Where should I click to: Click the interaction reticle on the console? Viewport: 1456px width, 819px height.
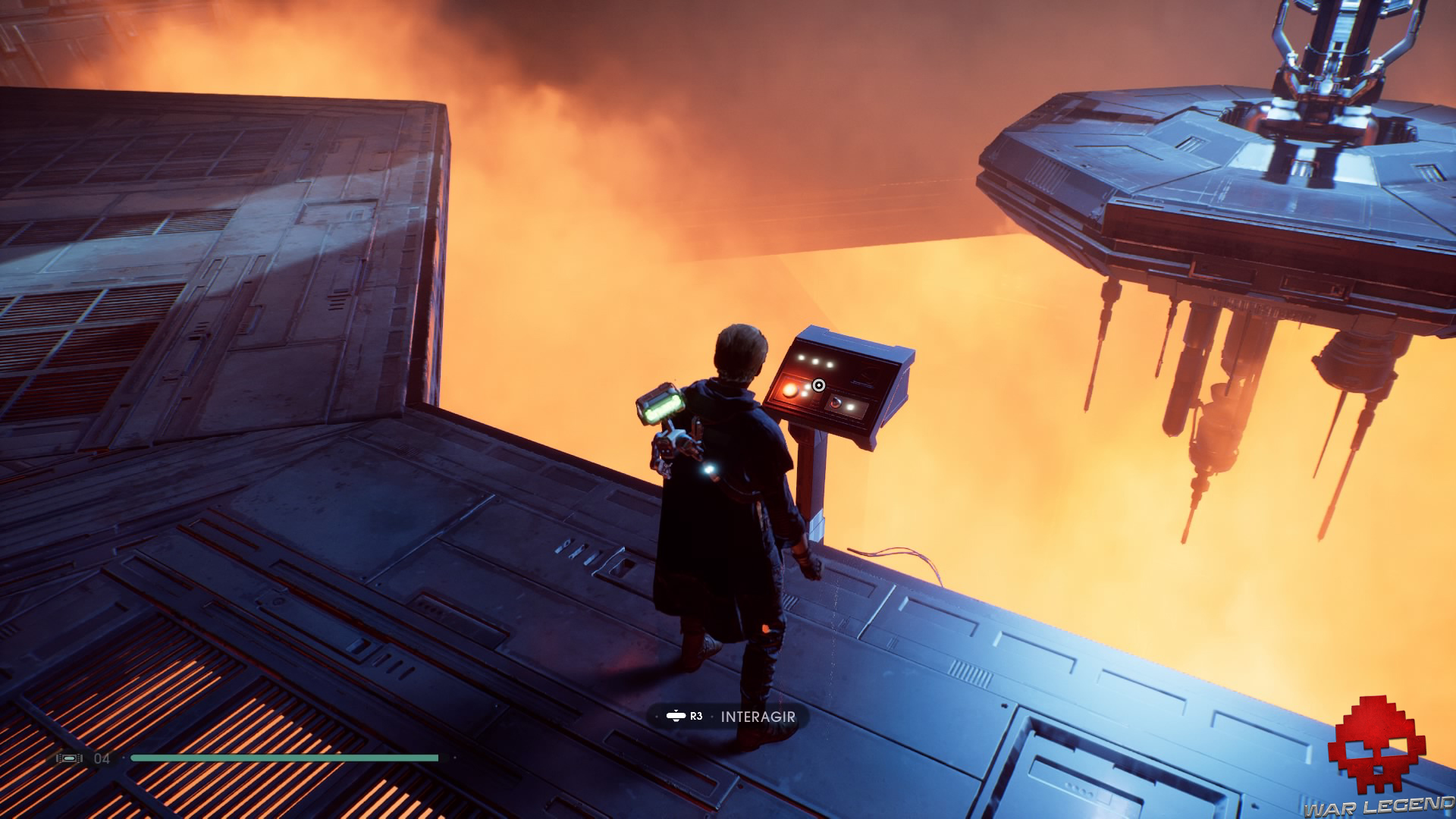819,384
